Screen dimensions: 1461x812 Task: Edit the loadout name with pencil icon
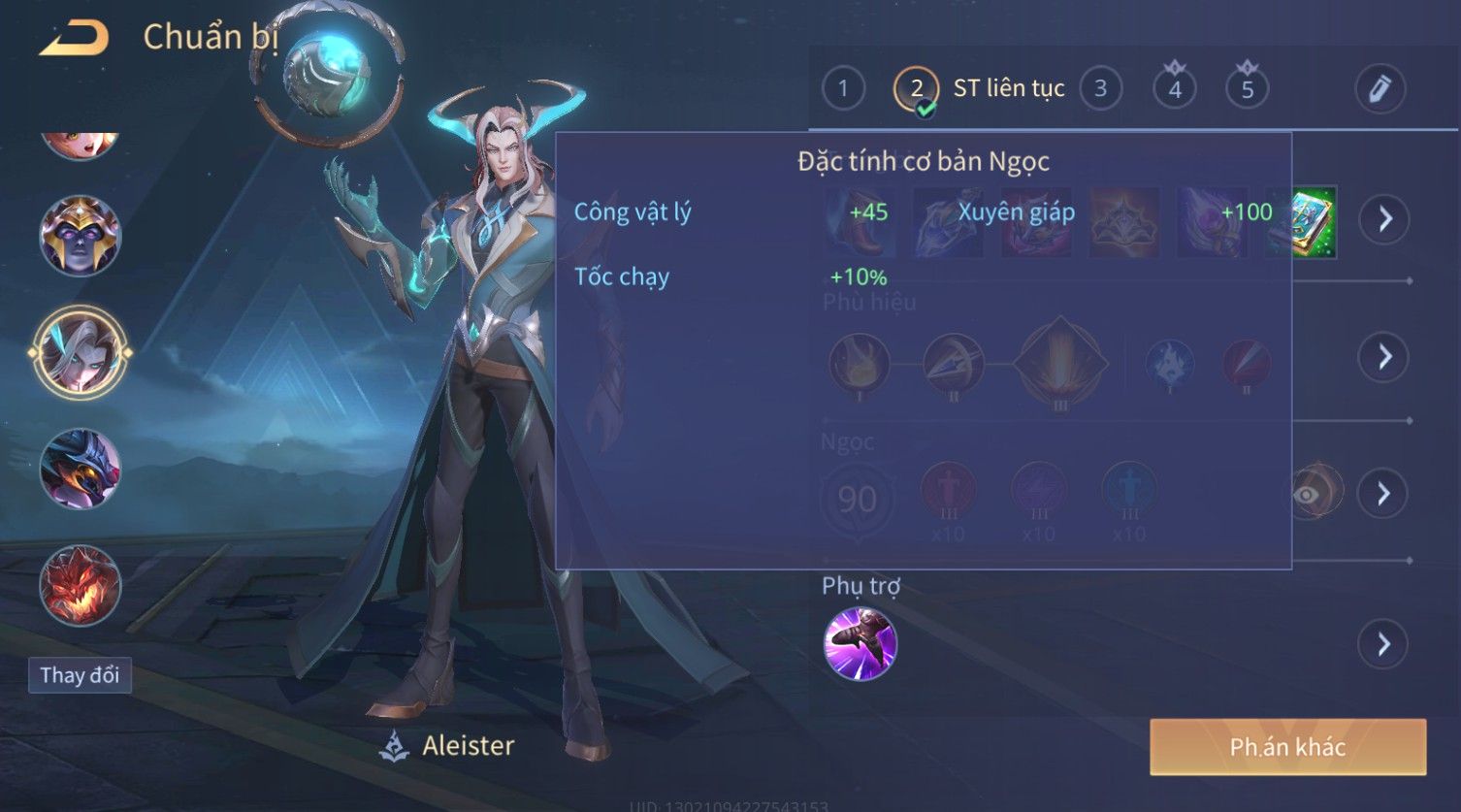(1380, 89)
